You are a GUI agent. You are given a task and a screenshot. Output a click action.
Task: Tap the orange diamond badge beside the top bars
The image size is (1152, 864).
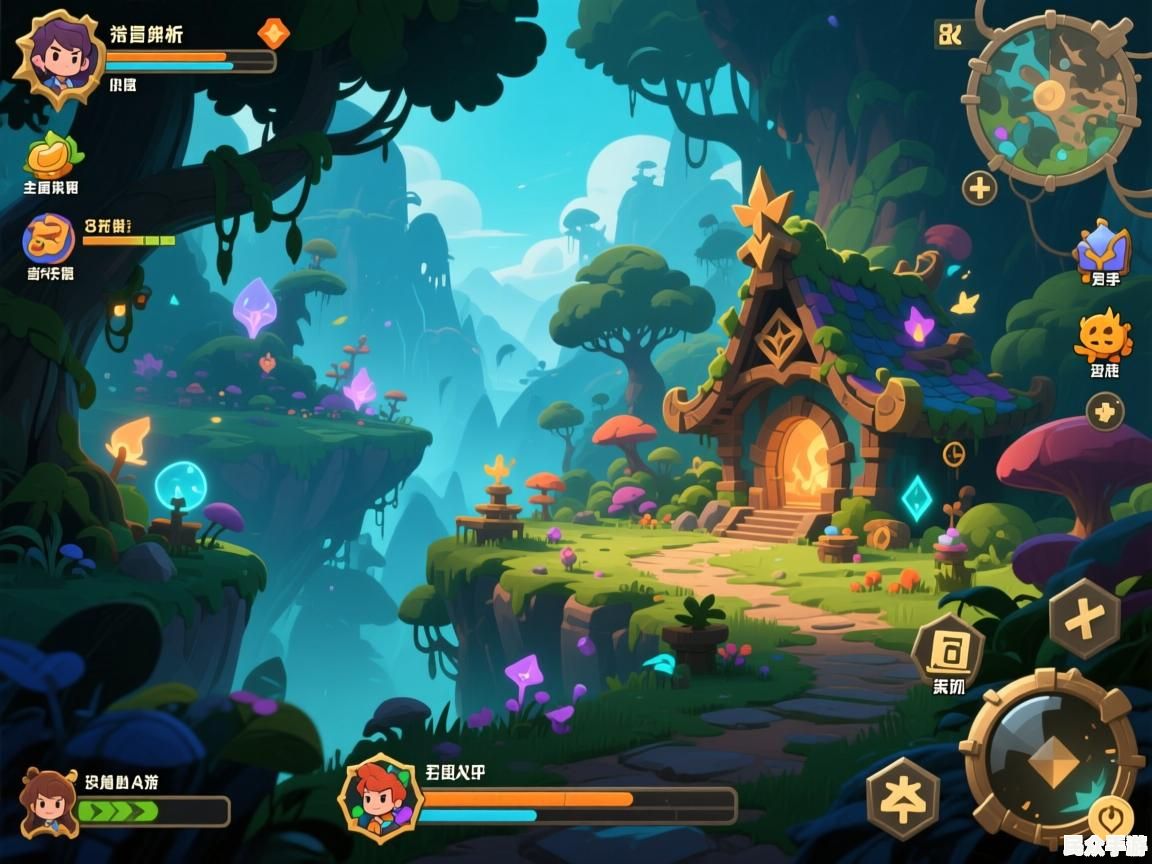[273, 33]
